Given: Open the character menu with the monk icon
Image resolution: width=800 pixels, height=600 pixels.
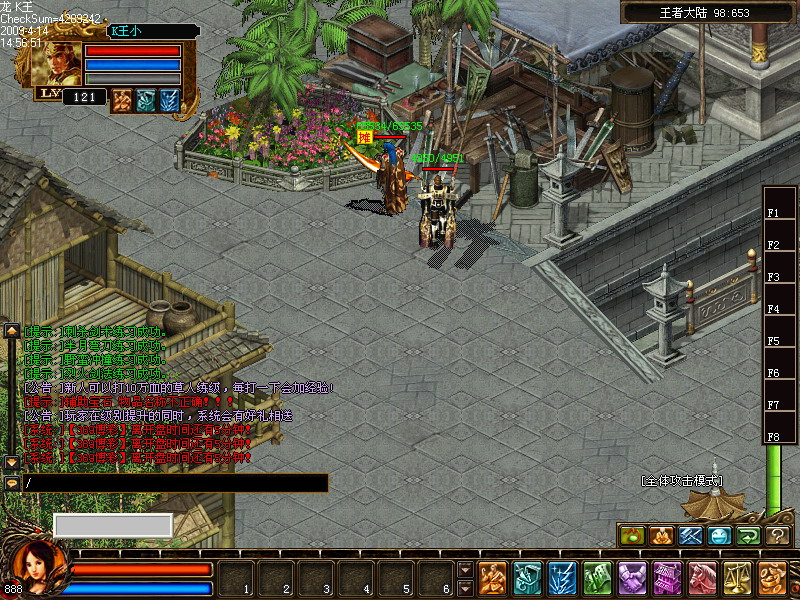Looking at the screenshot, I should point(492,577).
